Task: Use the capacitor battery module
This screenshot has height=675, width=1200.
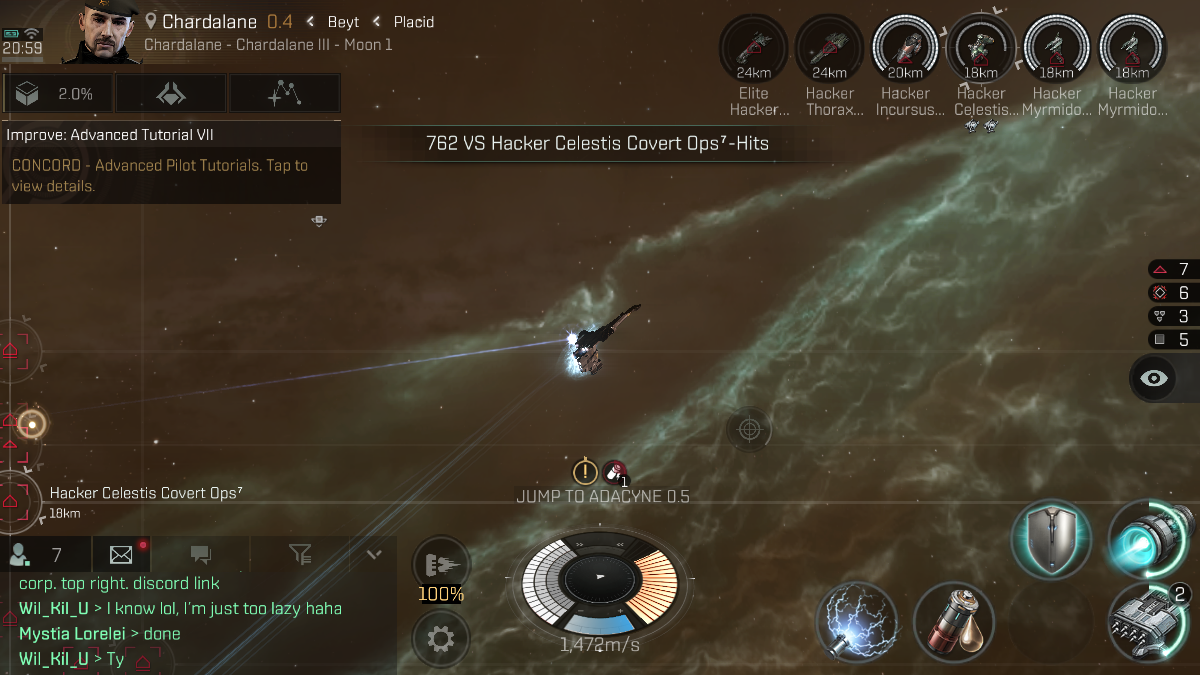Action: [x=953, y=621]
